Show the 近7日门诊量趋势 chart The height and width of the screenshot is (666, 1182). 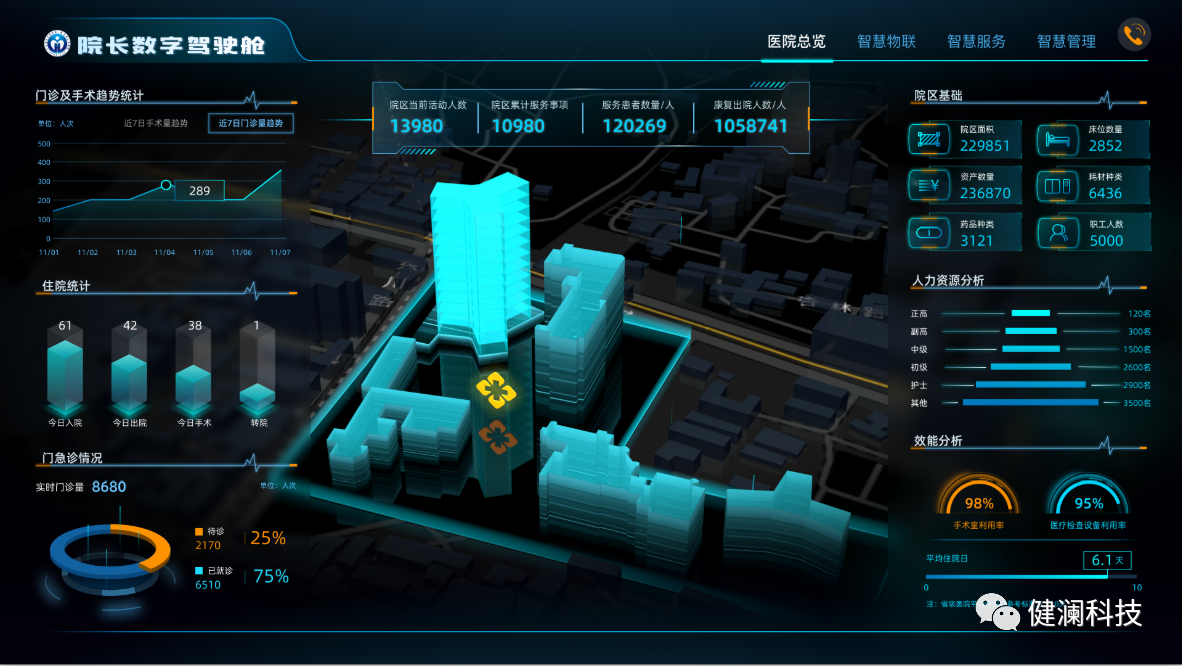click(252, 123)
